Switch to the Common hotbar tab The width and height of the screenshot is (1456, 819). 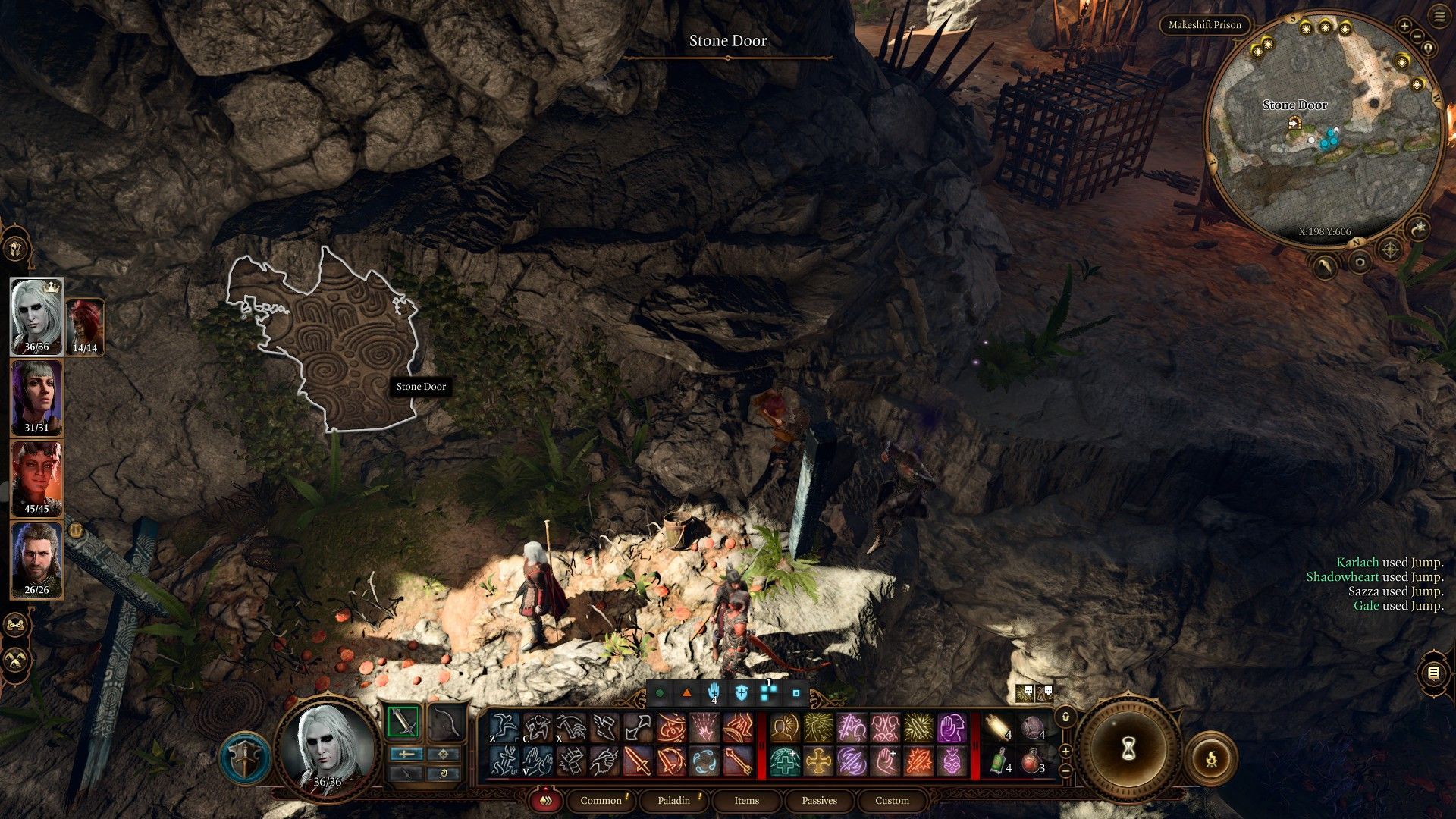click(x=601, y=800)
